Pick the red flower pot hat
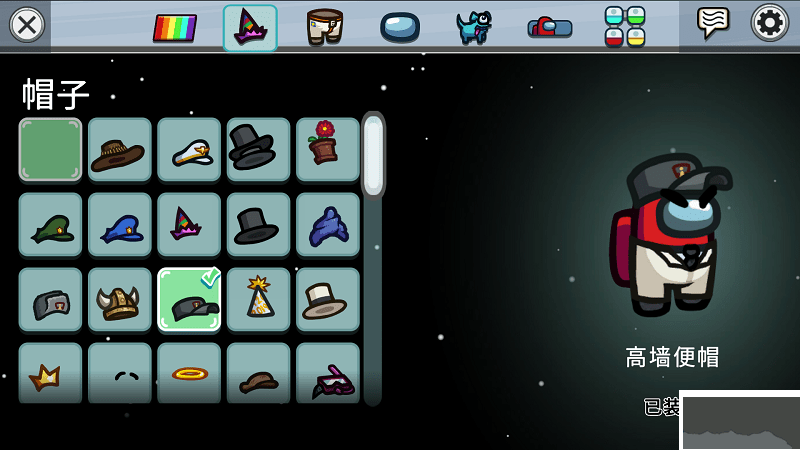This screenshot has width=800, height=450. [x=327, y=150]
